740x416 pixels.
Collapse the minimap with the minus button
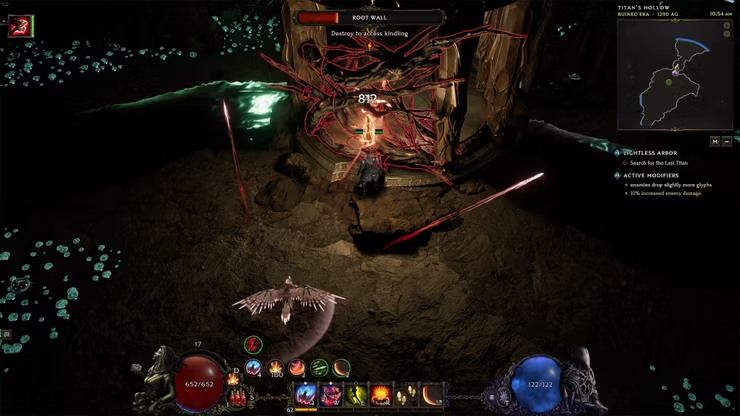point(728,142)
